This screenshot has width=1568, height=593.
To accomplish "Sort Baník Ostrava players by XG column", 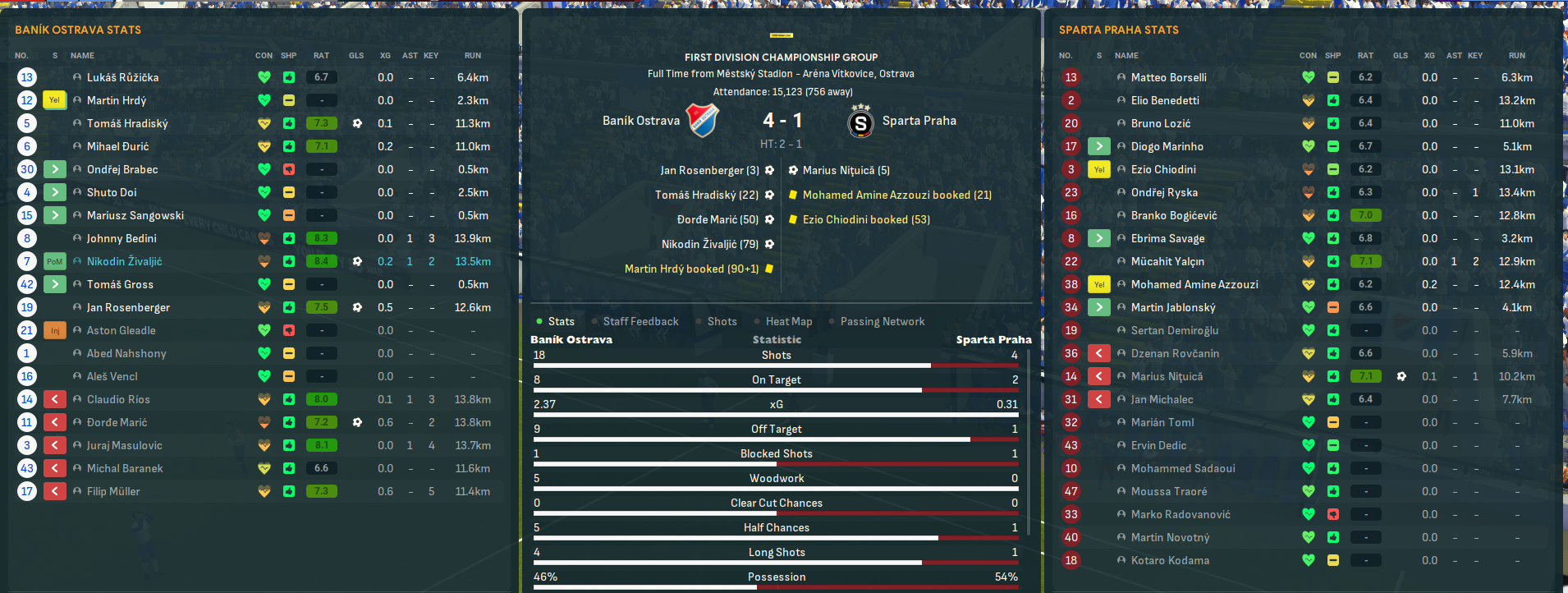I will coord(385,56).
